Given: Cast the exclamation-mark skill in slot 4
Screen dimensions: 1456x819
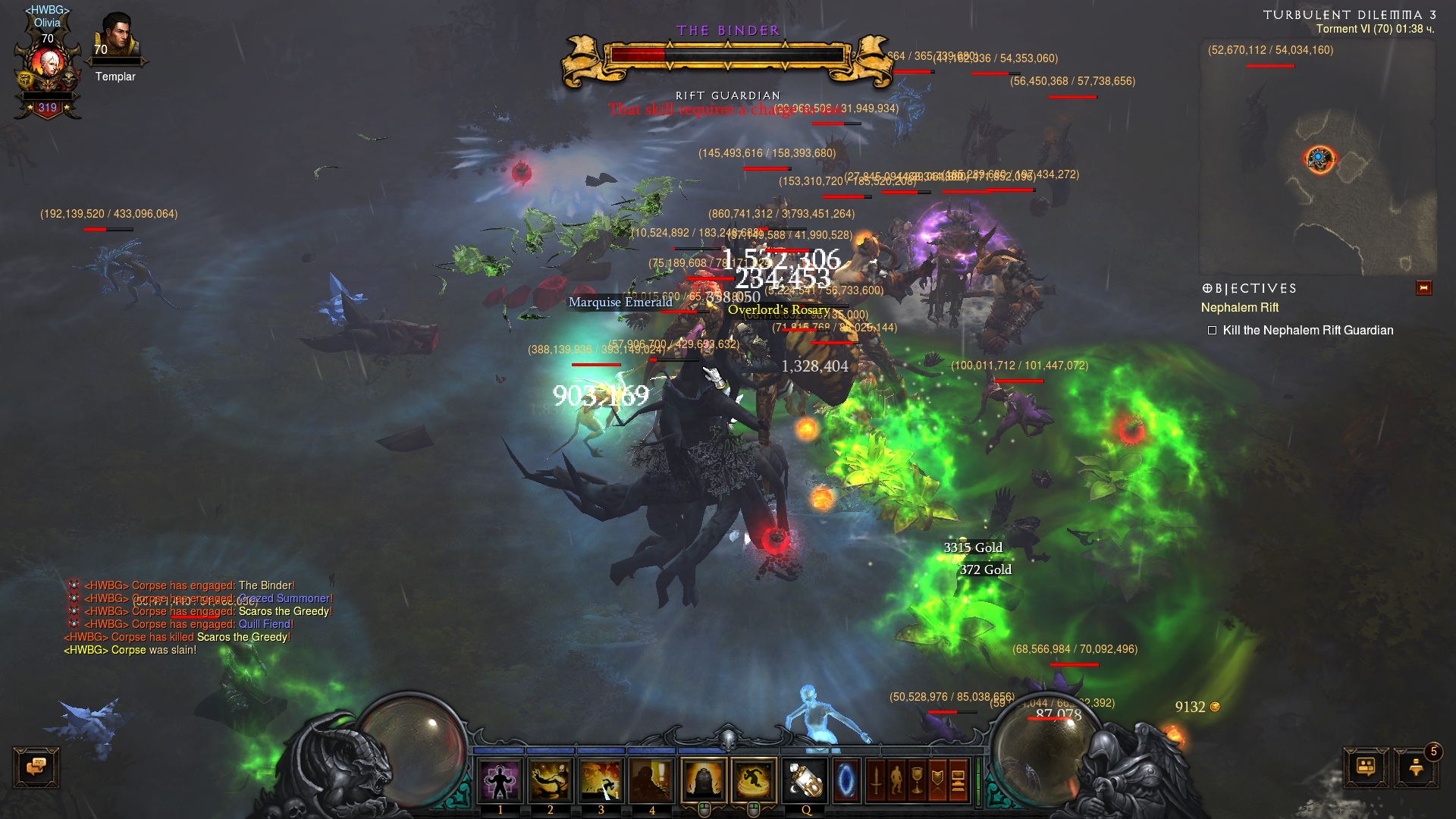Looking at the screenshot, I should pos(652,780).
